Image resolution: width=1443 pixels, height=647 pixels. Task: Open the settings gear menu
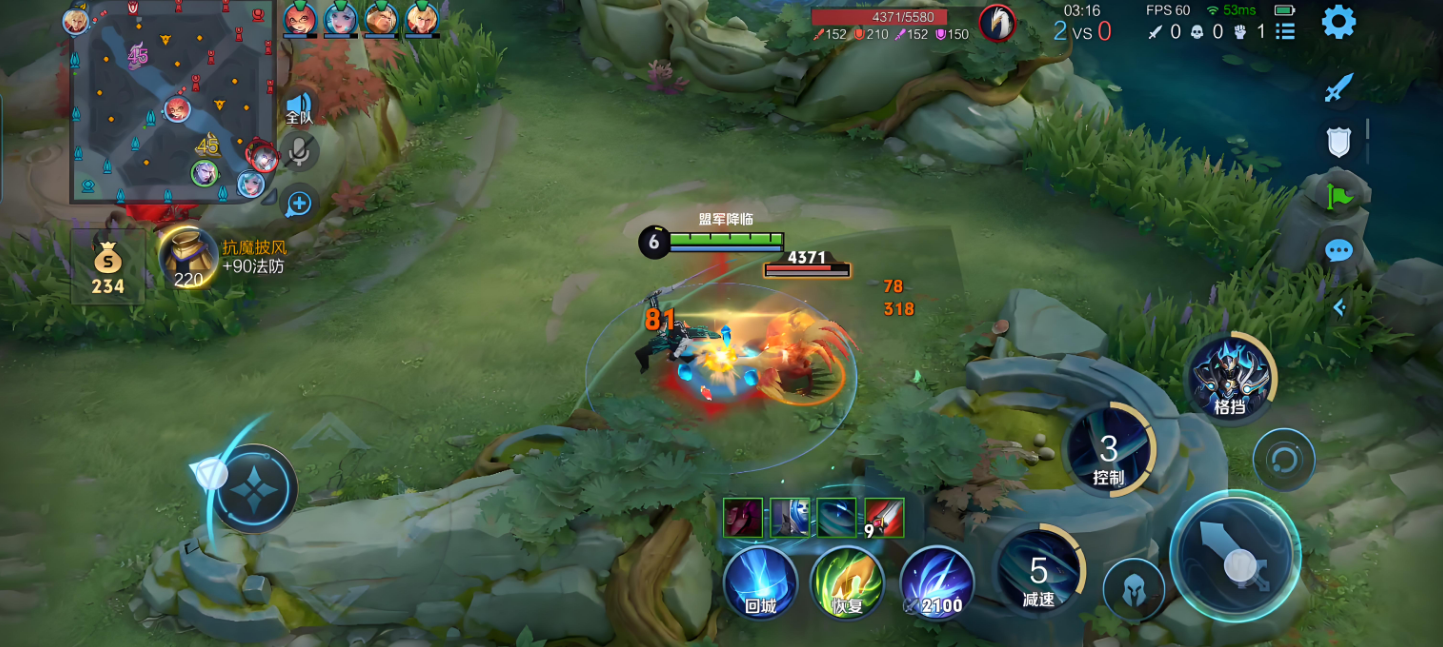(1338, 21)
